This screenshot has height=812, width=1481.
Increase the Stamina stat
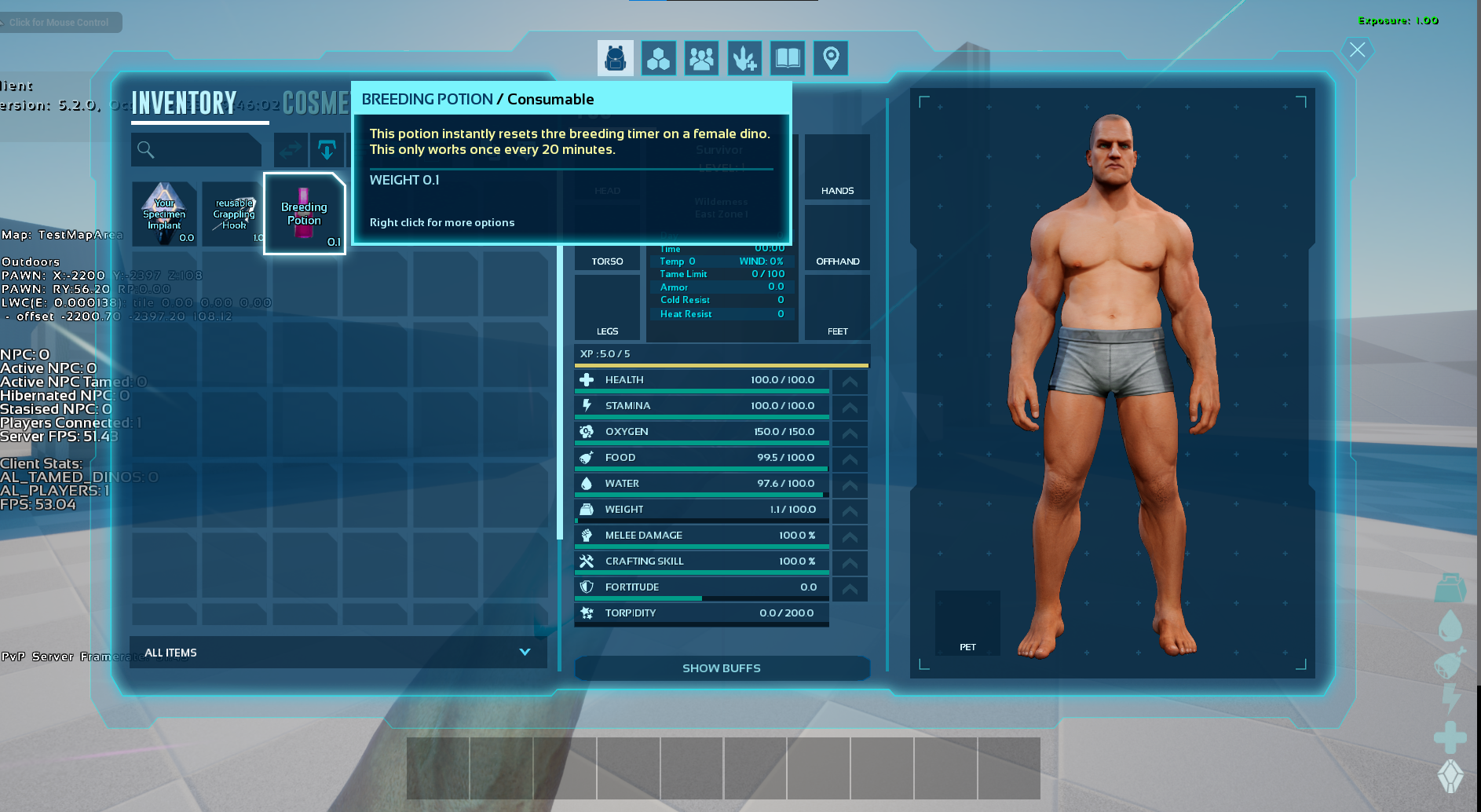[850, 408]
